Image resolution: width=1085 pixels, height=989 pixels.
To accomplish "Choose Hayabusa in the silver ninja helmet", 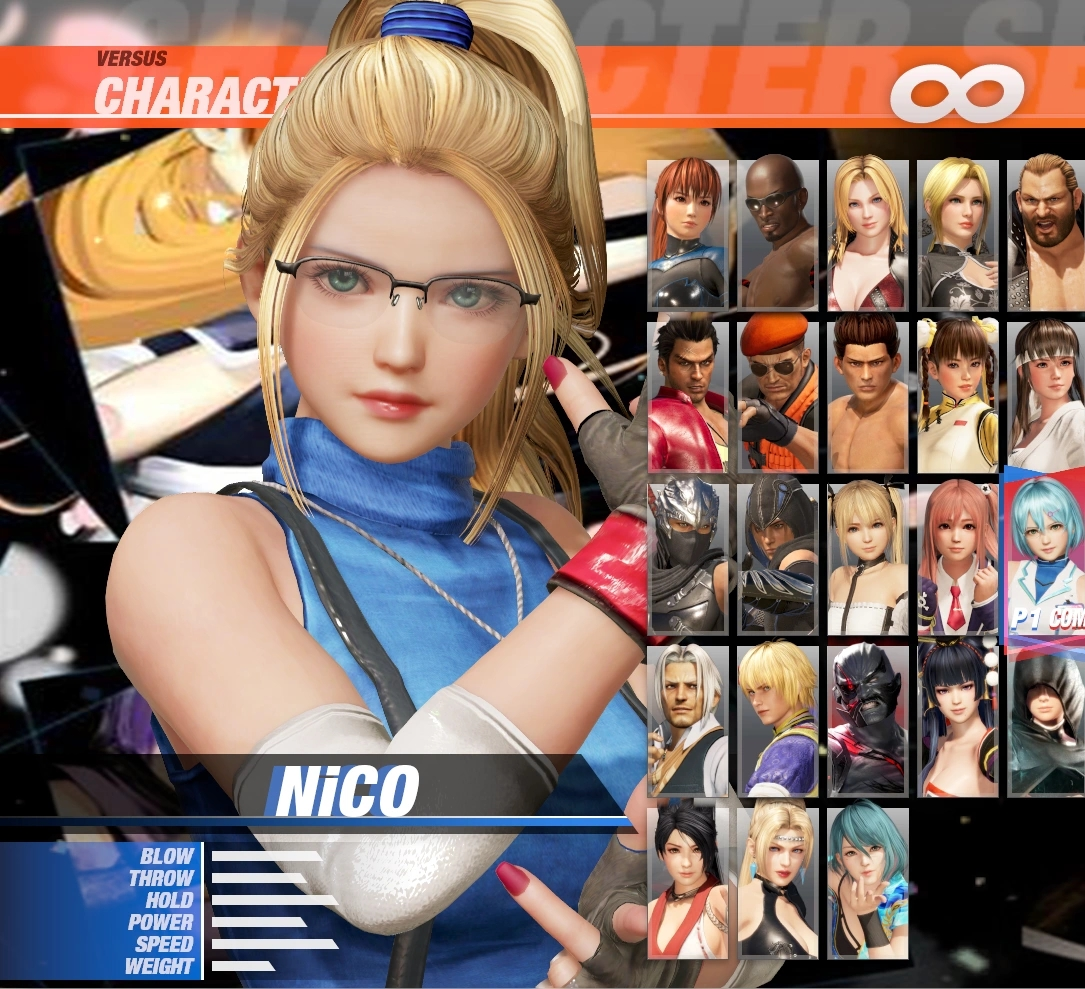I will (687, 558).
